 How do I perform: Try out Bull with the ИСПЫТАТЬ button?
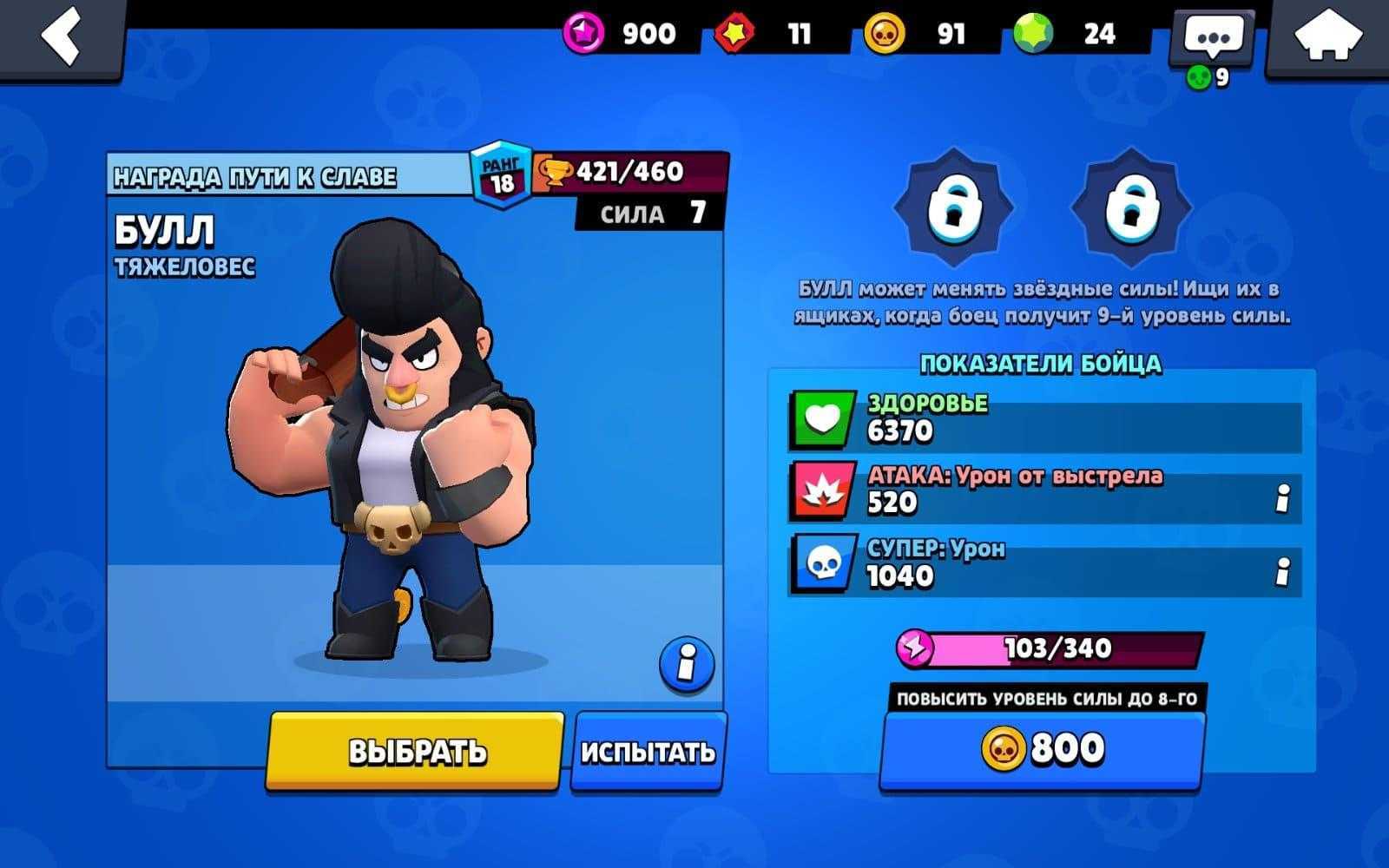(x=648, y=752)
